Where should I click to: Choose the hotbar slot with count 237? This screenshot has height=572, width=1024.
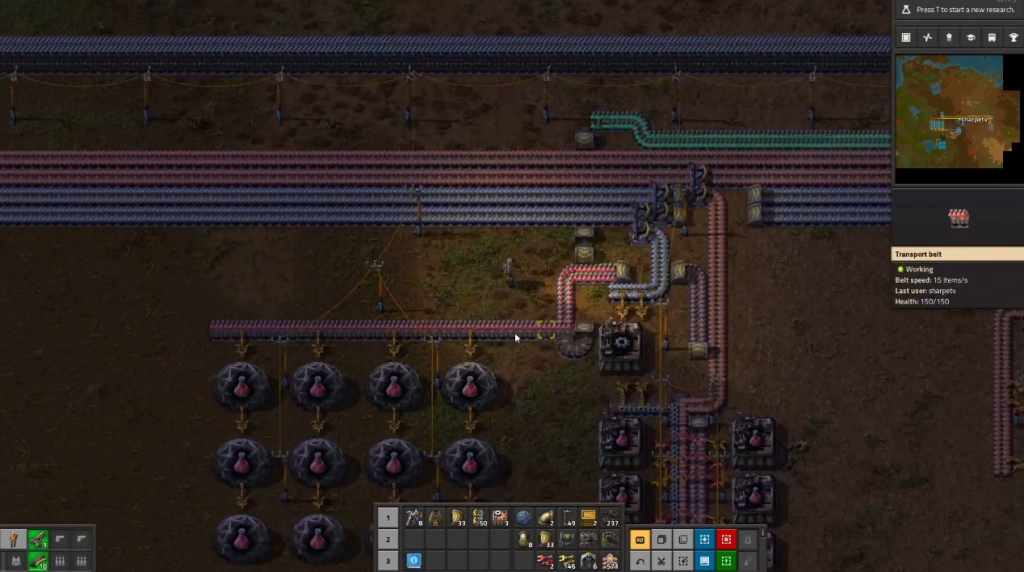coord(610,517)
